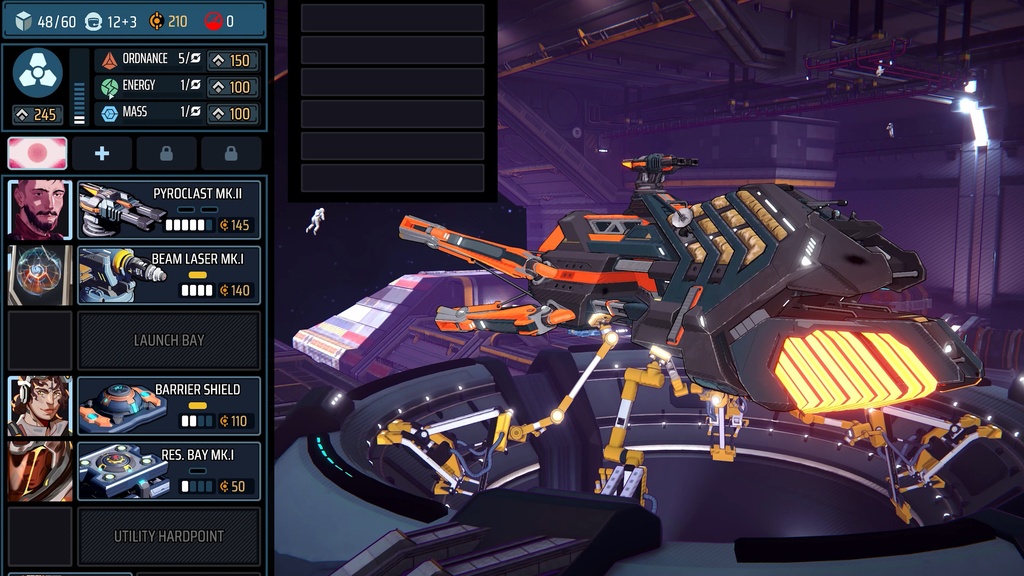The image size is (1024, 576).
Task: Upgrade Ordnance for 150
Action: [231, 60]
